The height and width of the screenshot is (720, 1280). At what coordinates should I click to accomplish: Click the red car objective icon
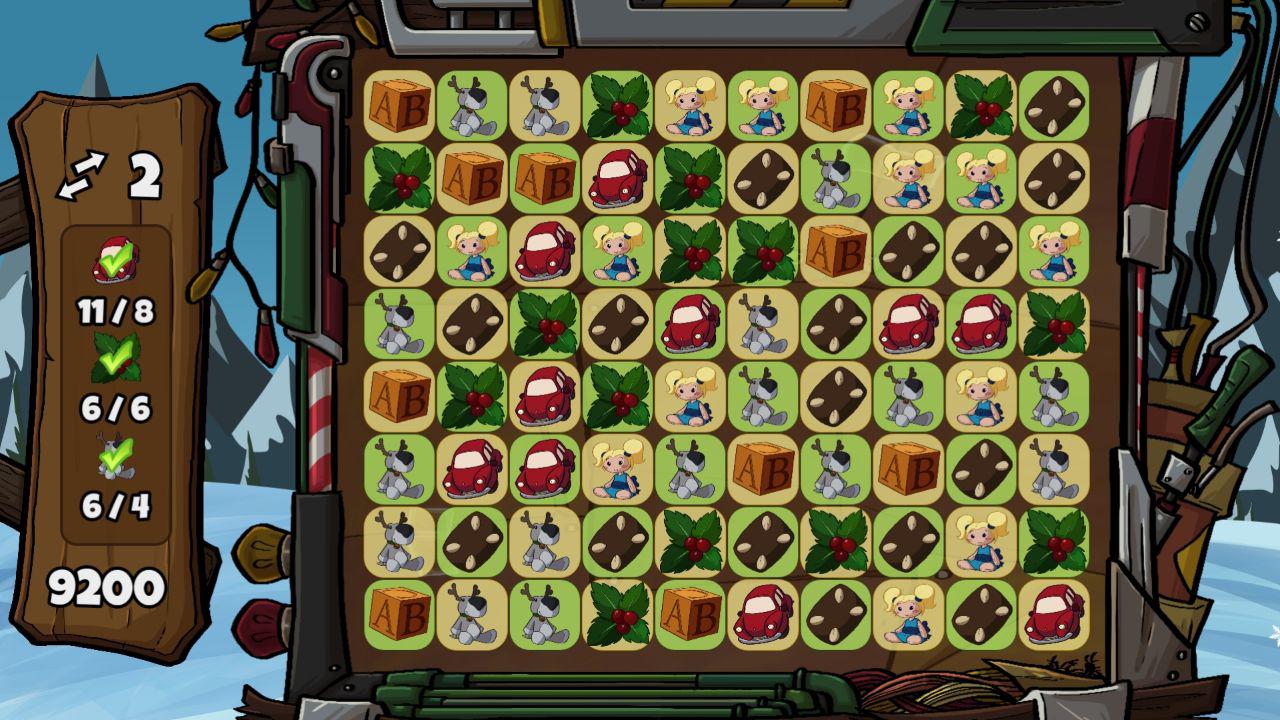click(x=116, y=262)
